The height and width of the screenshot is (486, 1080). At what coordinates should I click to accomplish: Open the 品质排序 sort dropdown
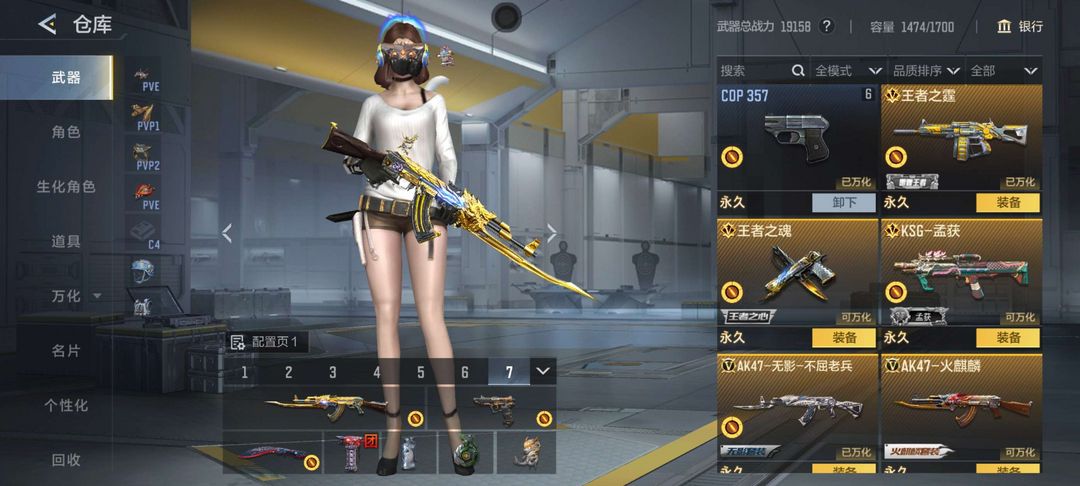925,71
